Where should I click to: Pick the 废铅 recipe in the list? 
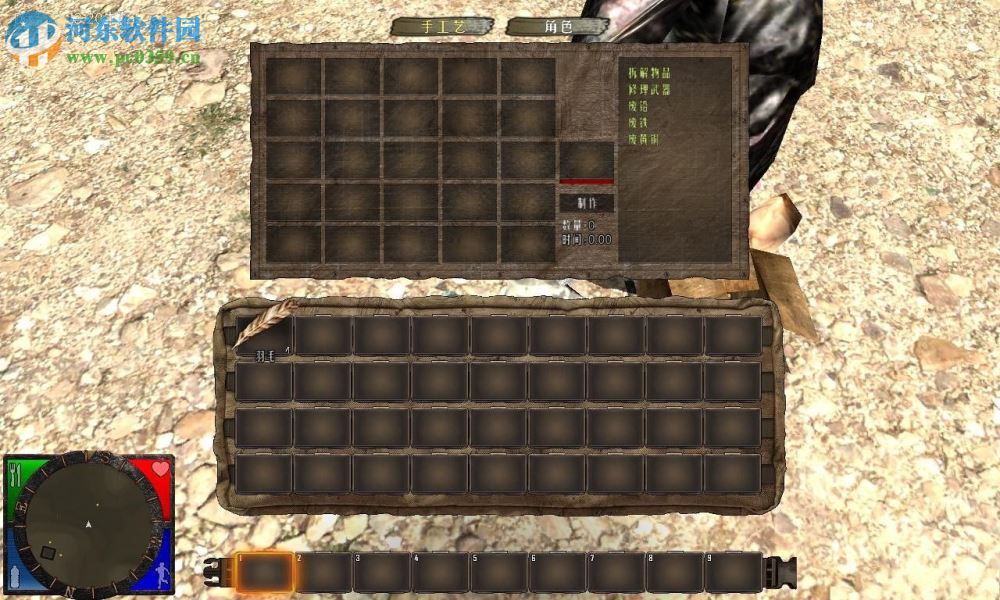tap(638, 106)
